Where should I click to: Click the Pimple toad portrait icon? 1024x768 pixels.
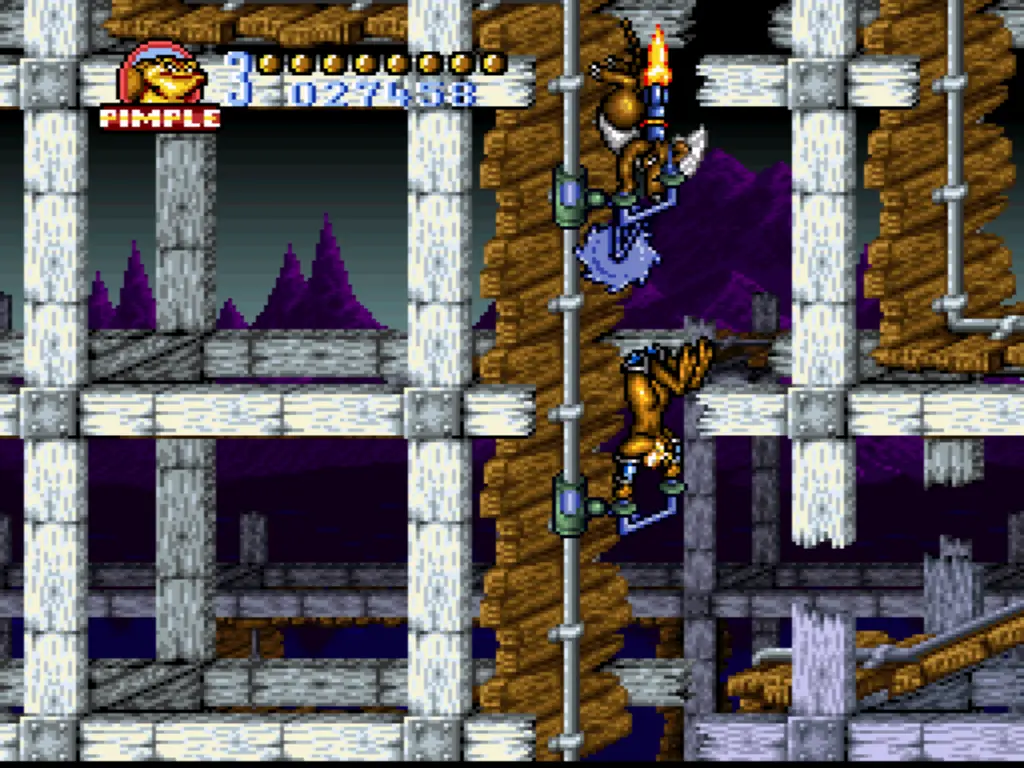(160, 75)
